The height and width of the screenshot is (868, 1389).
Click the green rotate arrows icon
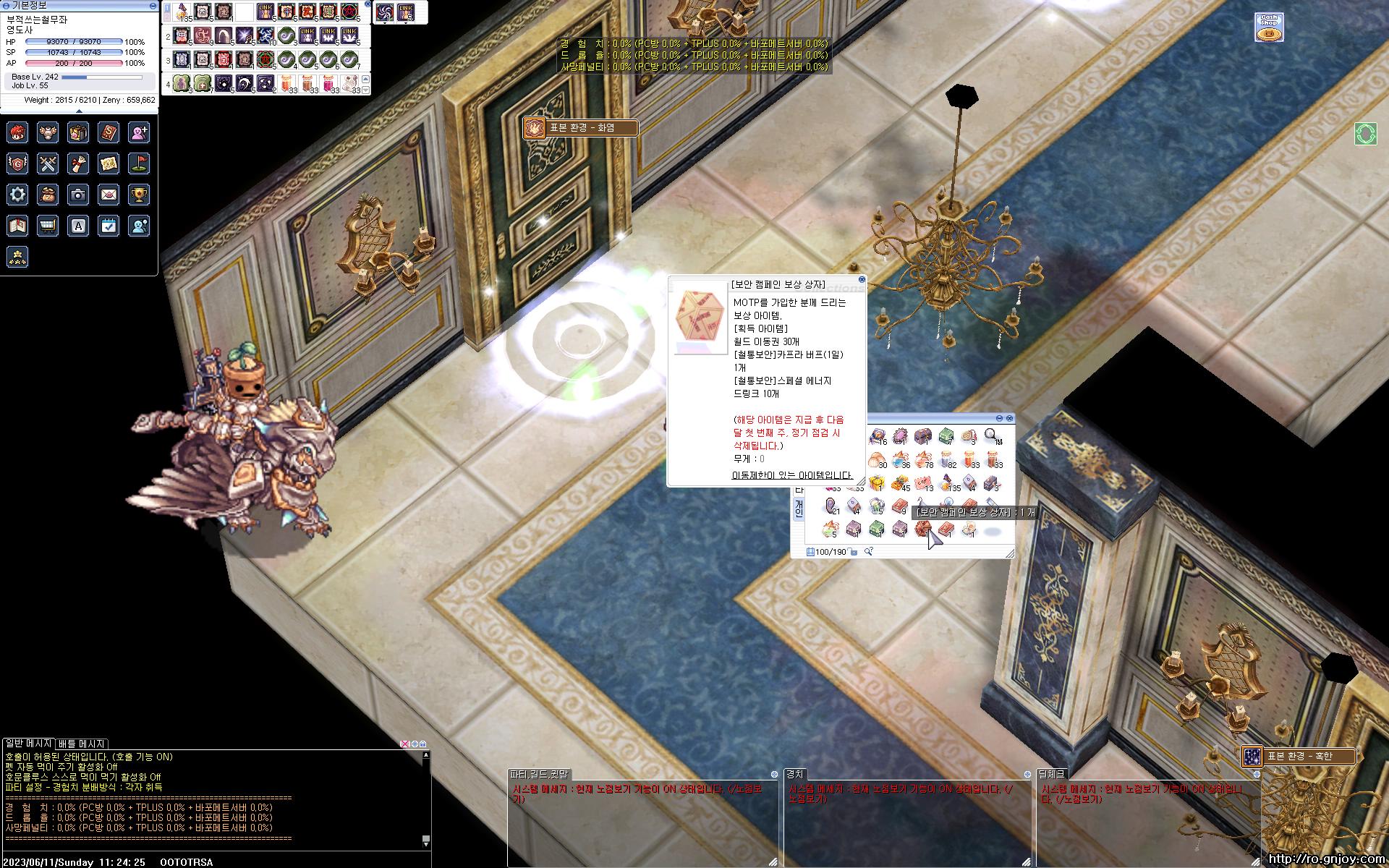pos(1366,134)
